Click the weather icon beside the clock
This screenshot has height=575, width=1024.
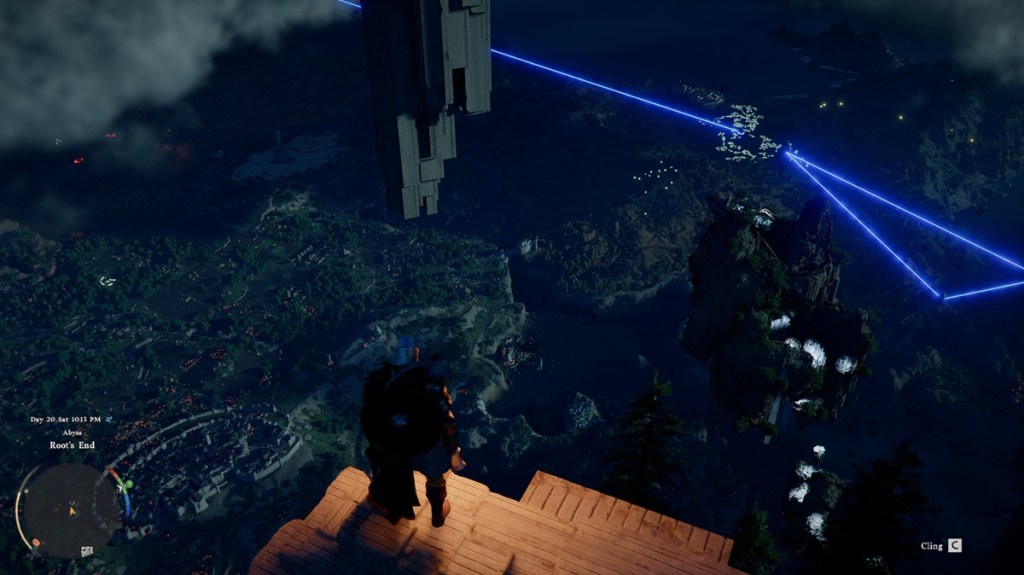108,419
